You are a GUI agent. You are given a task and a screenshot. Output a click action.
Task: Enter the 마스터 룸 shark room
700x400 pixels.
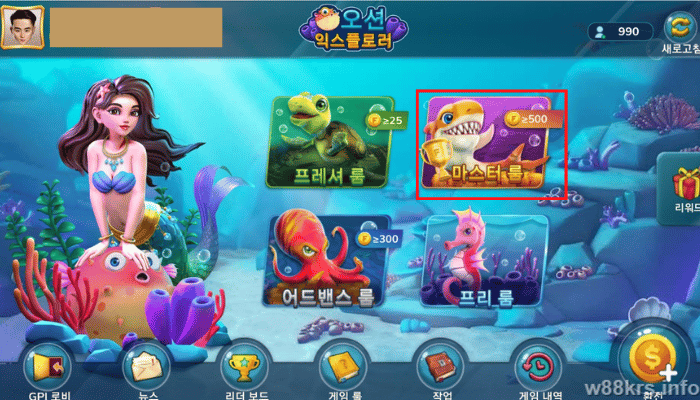click(490, 143)
